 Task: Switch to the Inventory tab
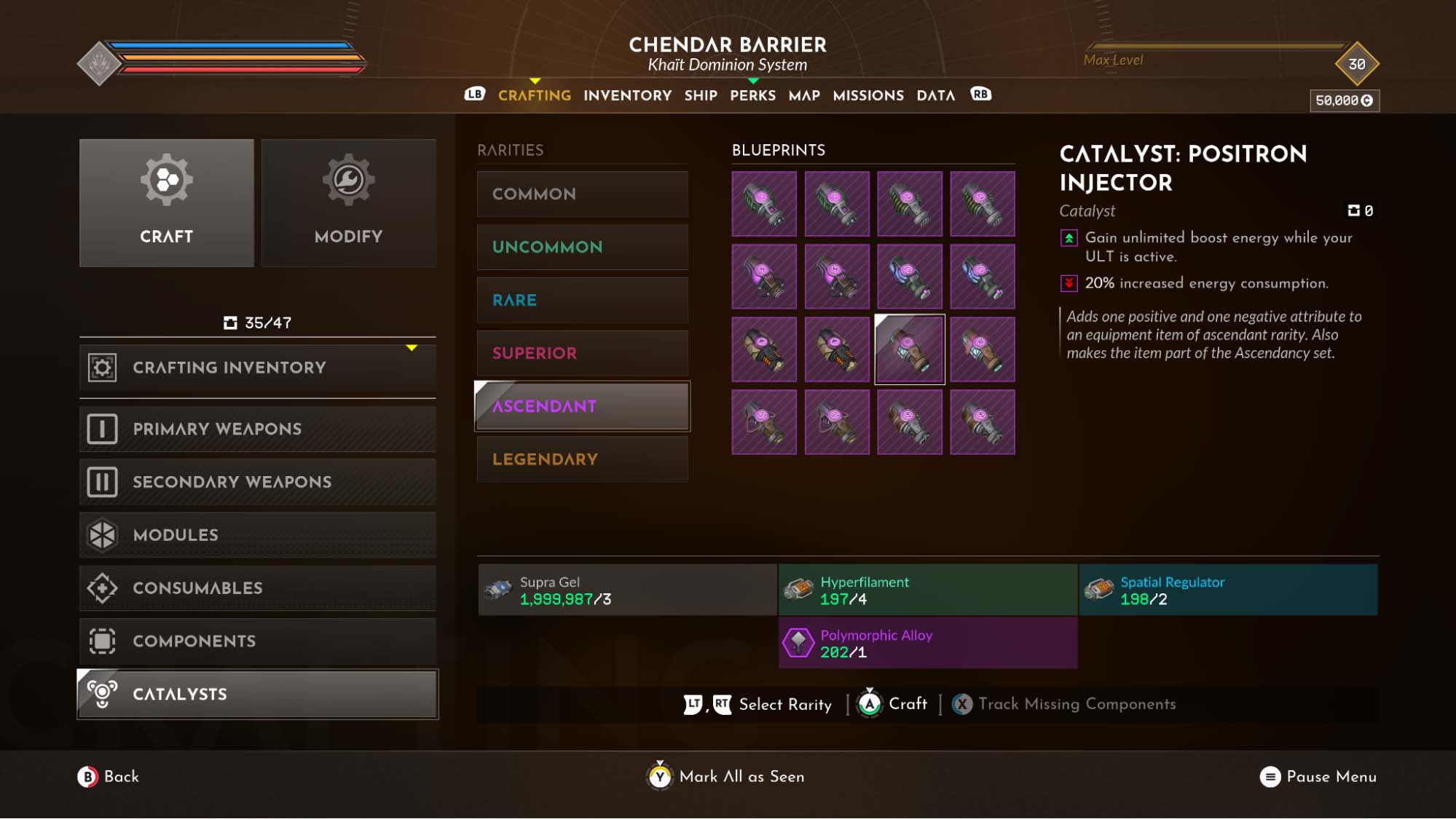pos(627,95)
